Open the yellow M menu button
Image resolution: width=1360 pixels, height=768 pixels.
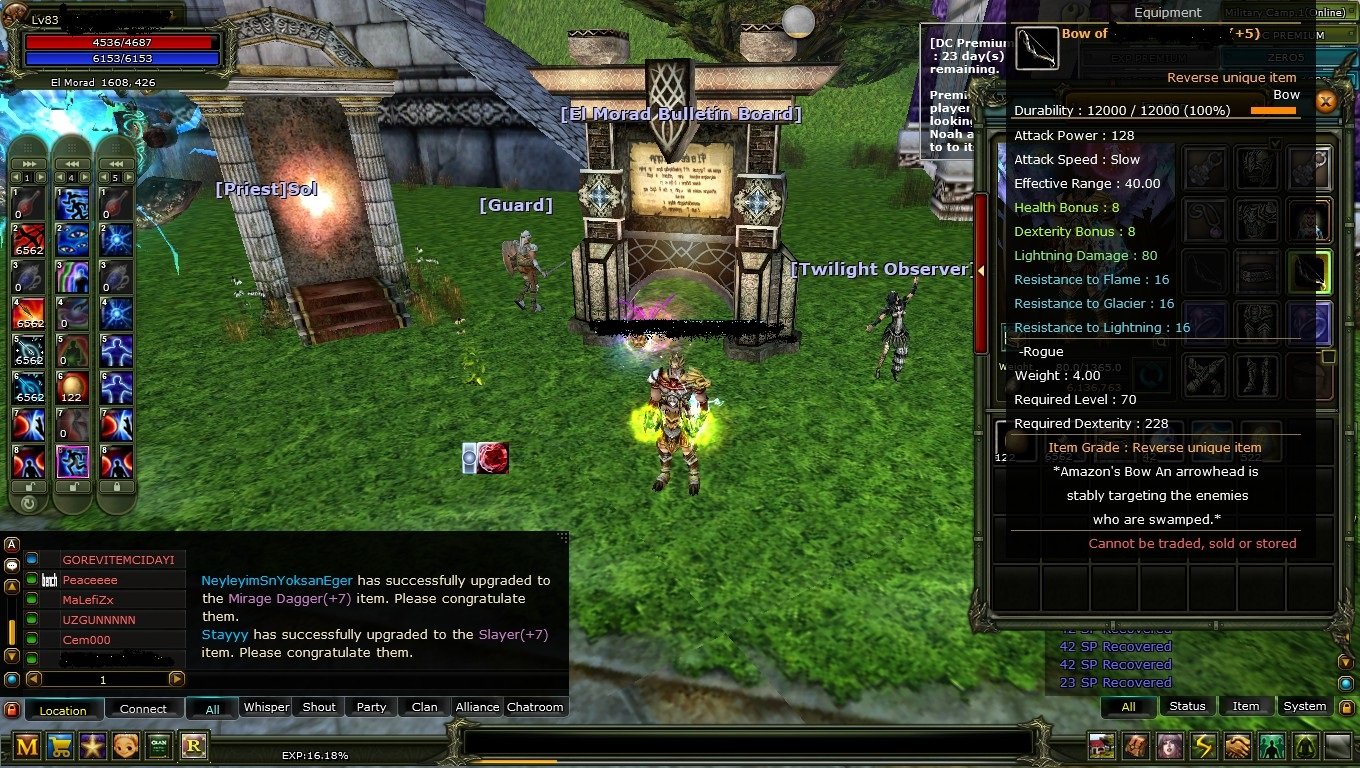click(27, 746)
